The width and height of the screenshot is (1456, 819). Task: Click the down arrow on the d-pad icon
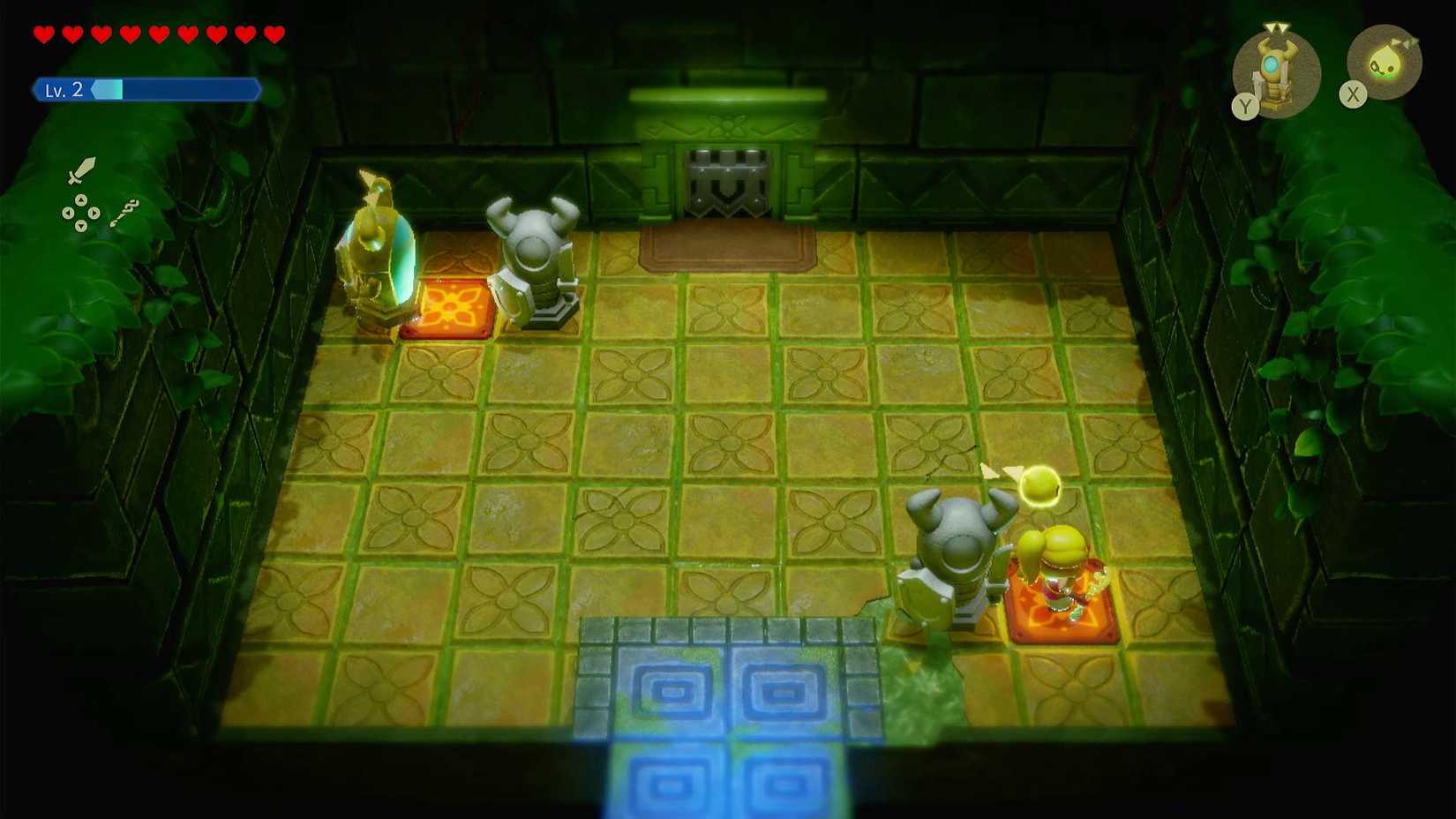tap(81, 225)
